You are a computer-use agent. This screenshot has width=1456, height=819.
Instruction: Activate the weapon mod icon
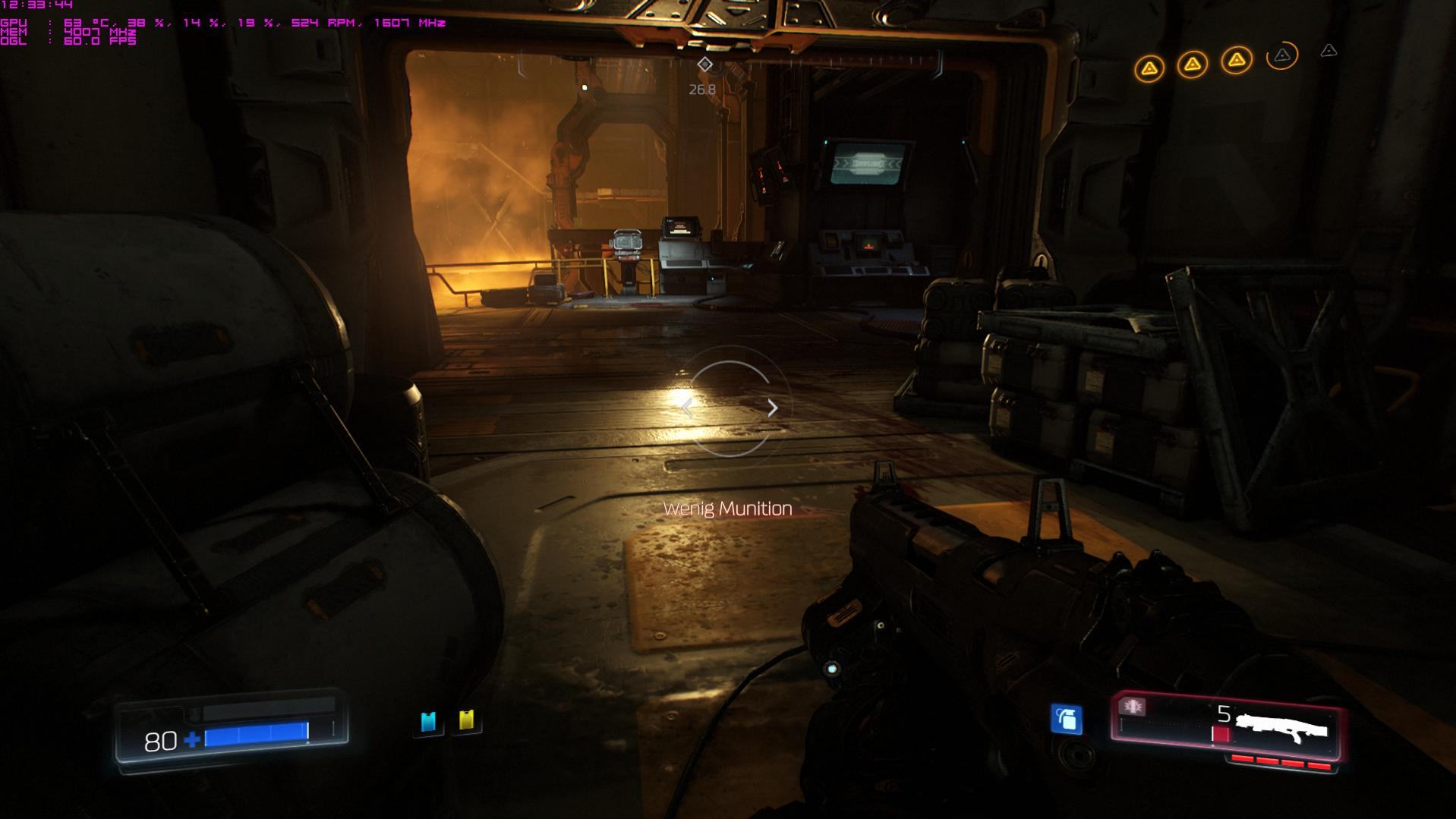[x=1133, y=707]
